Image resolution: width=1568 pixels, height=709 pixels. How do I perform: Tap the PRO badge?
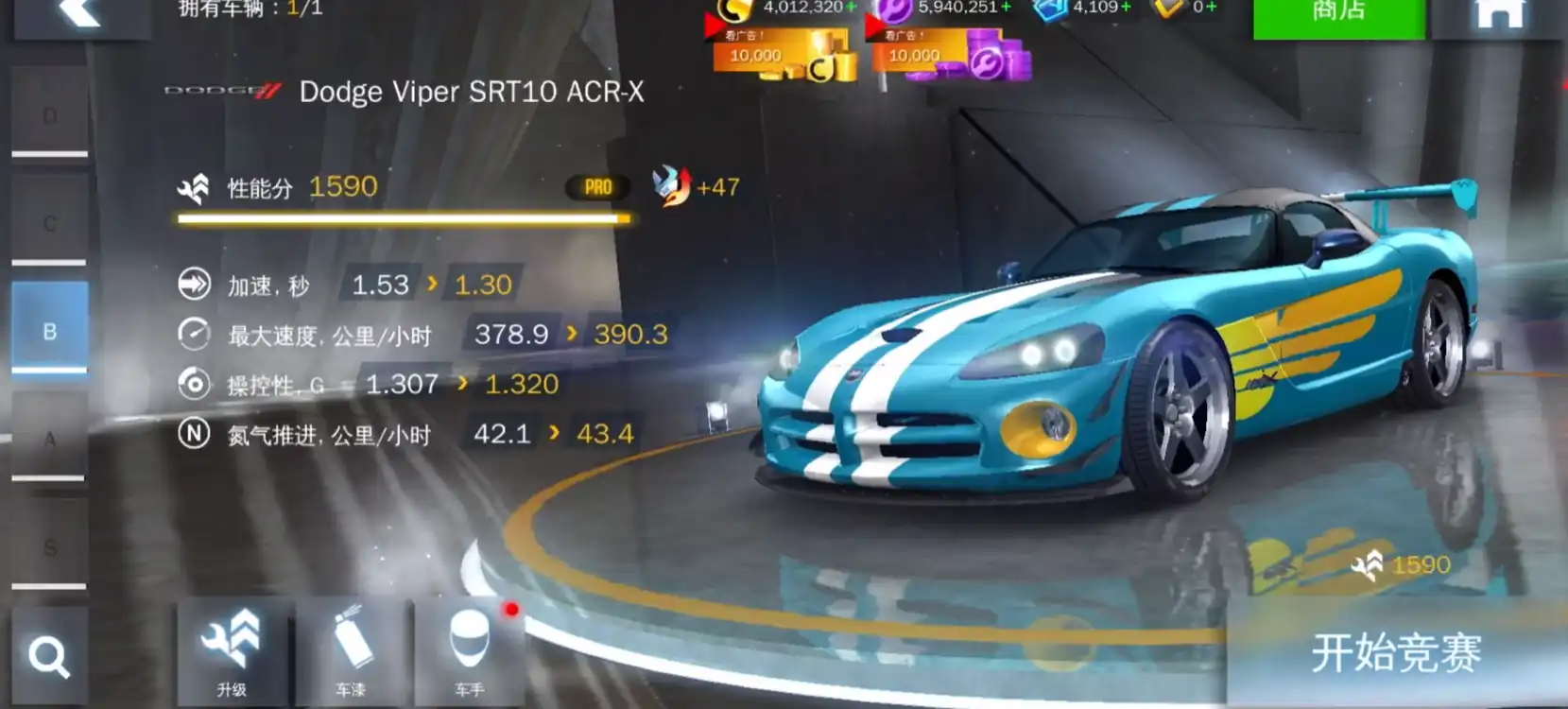597,187
